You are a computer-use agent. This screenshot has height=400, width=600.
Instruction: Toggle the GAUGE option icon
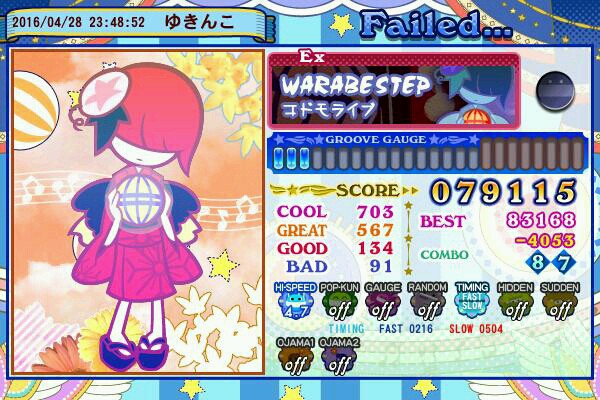(x=383, y=303)
